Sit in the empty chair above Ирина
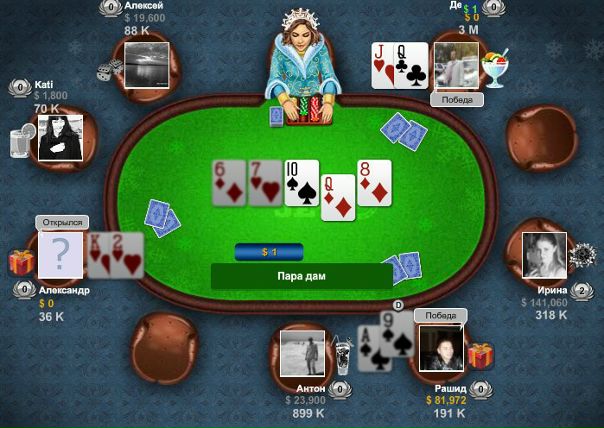 pyautogui.click(x=541, y=136)
